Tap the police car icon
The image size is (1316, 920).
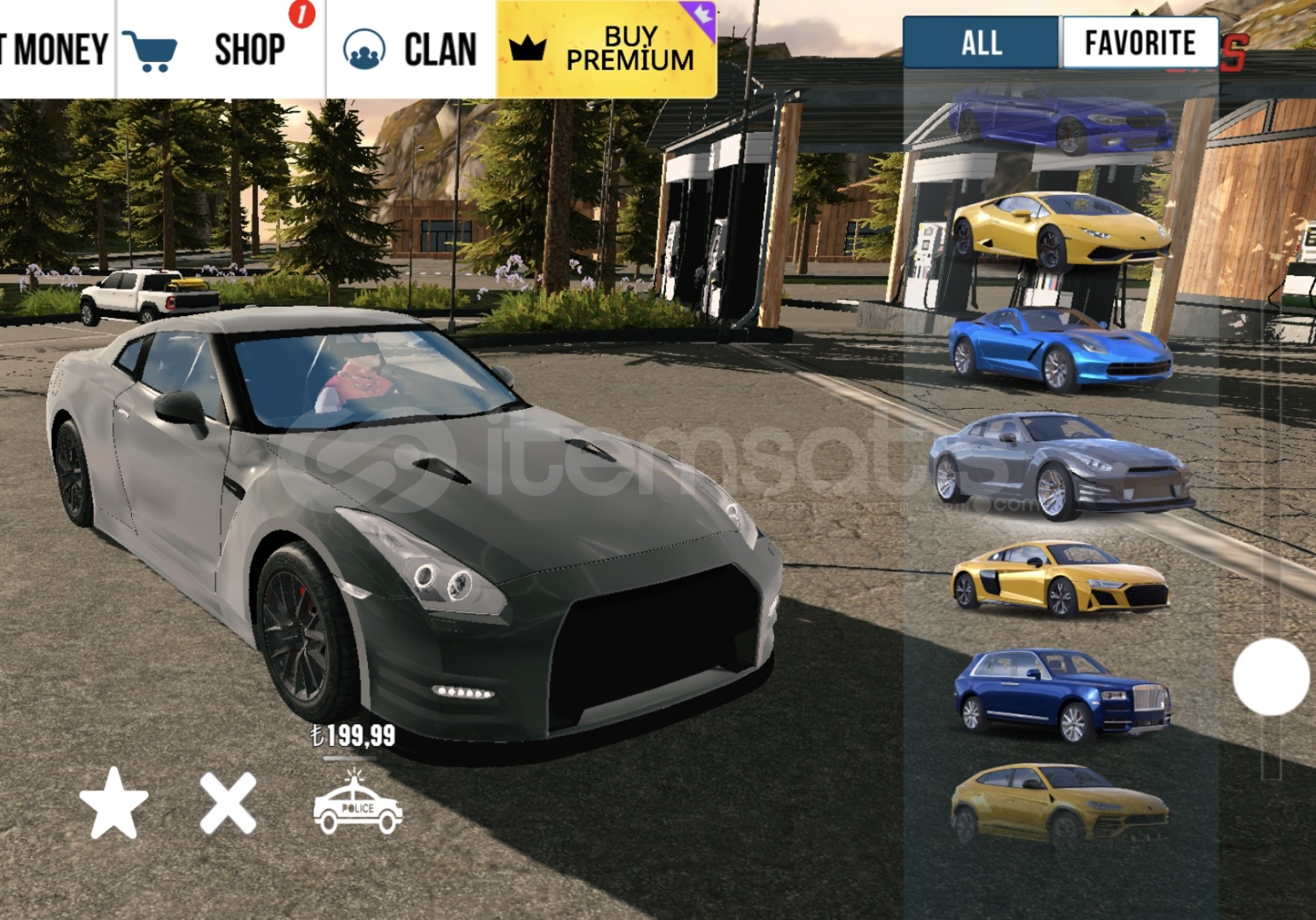pyautogui.click(x=358, y=803)
